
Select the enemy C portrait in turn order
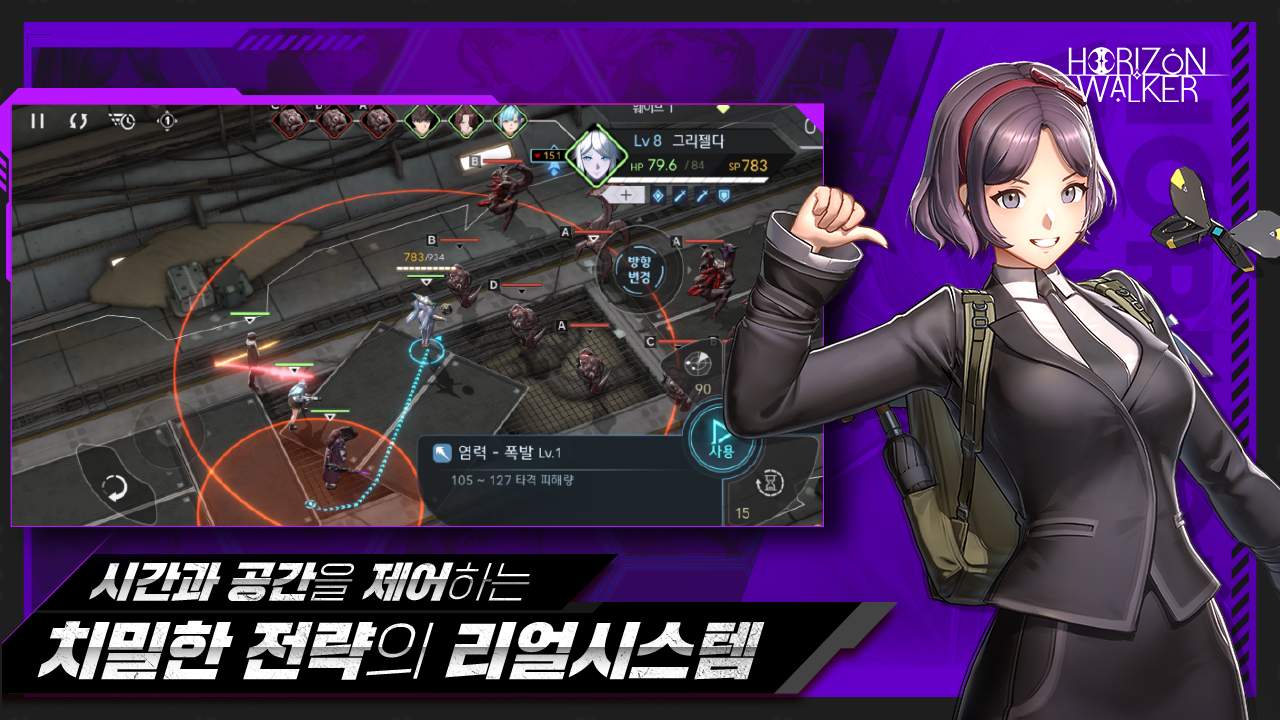(289, 120)
